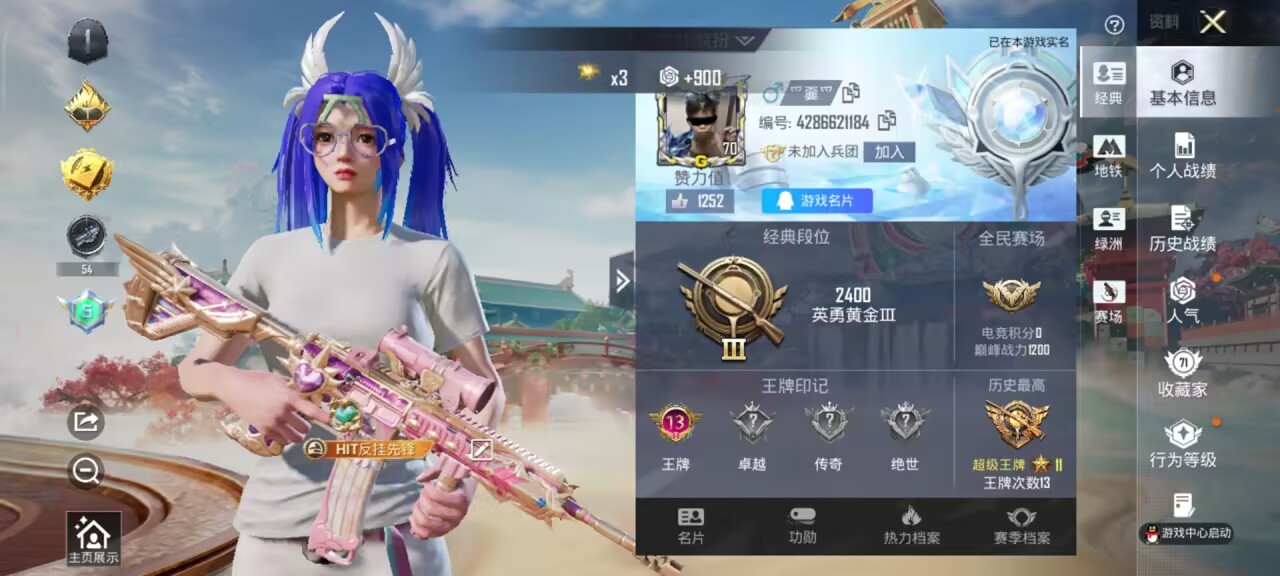
Task: Switch to 基本信息 tab
Action: click(1182, 83)
